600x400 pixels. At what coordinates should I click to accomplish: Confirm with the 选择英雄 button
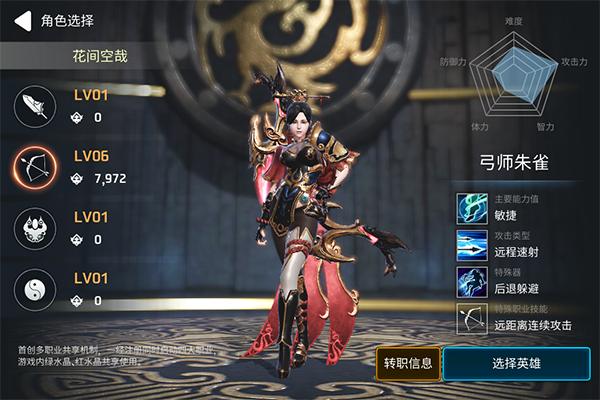coord(517,362)
